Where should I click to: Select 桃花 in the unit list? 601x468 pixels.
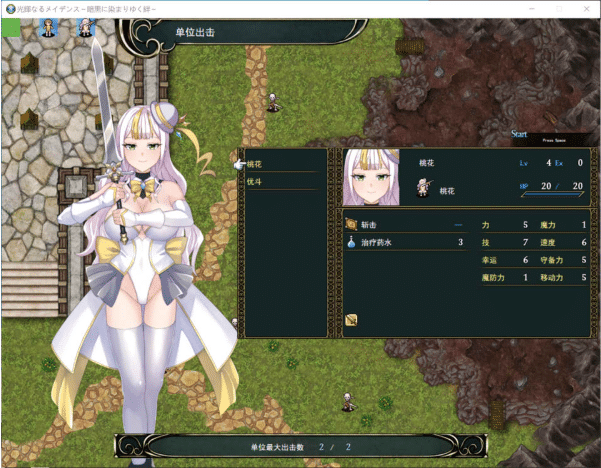coord(256,164)
